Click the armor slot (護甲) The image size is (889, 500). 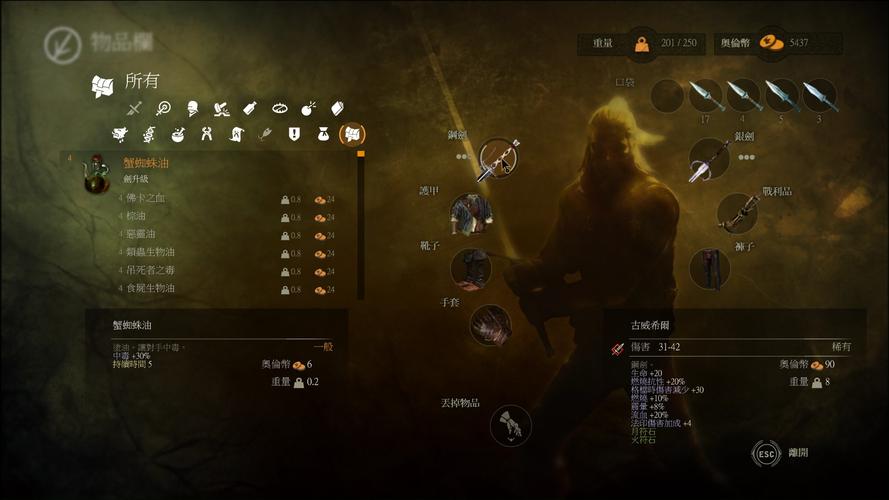pyautogui.click(x=470, y=213)
